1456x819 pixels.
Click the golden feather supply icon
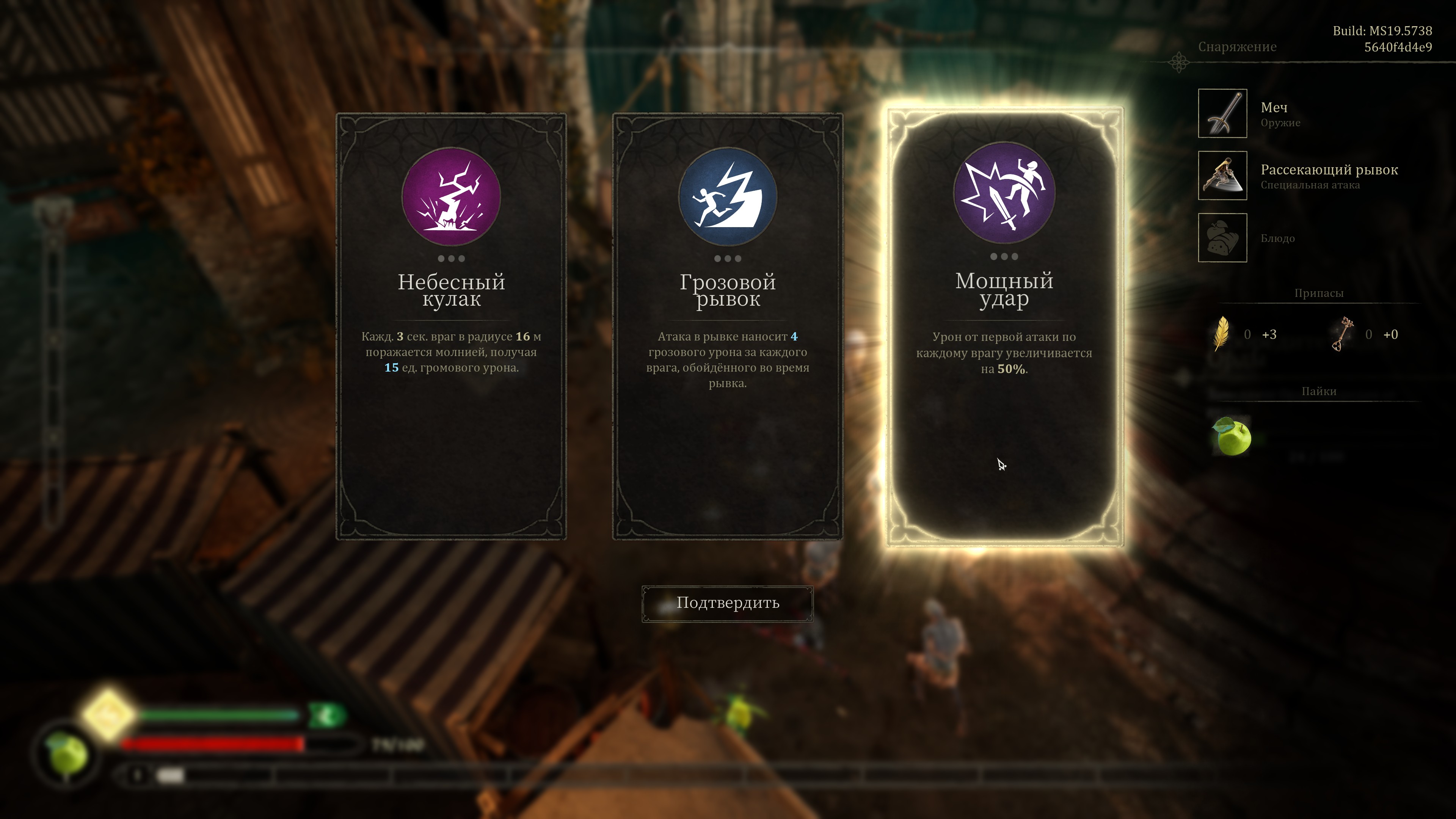point(1221,334)
